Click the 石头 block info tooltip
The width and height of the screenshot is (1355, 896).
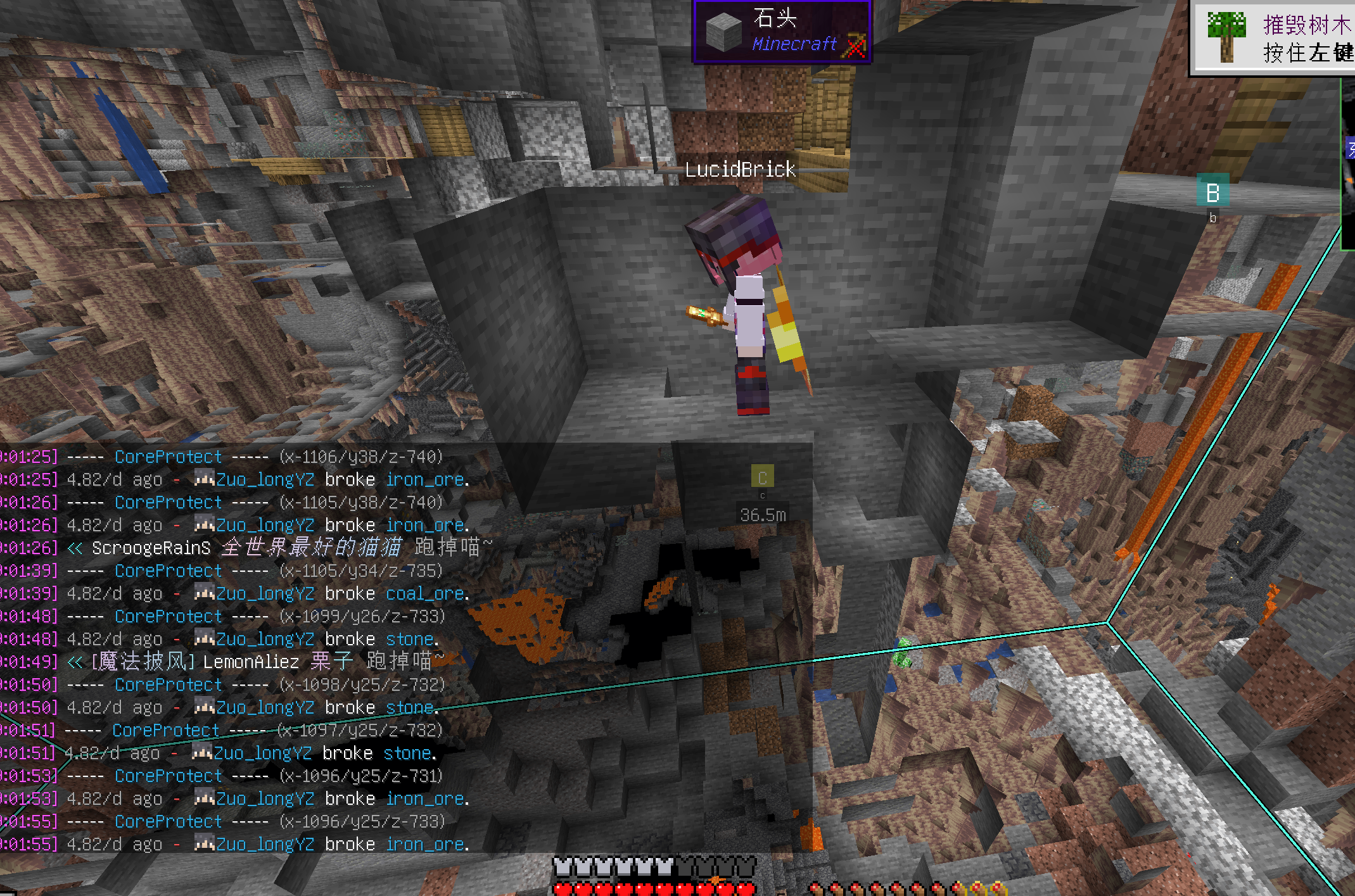[x=782, y=32]
